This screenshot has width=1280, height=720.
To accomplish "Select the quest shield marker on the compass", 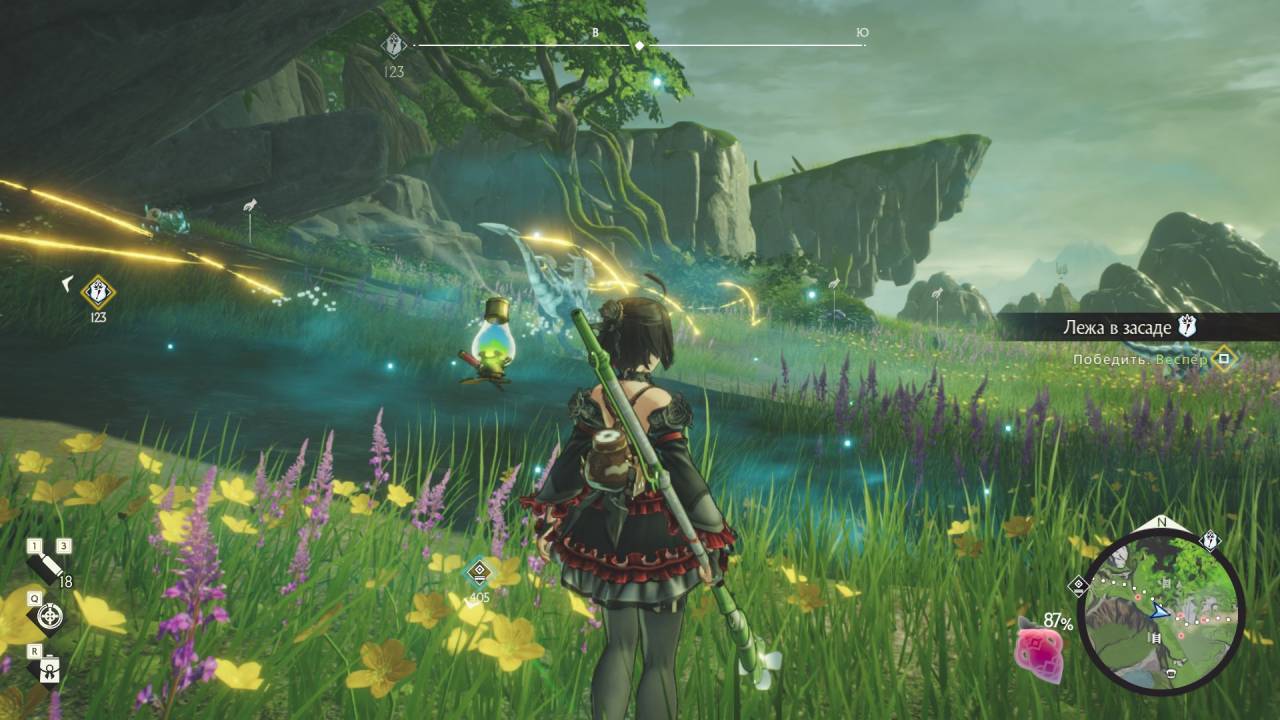I will [394, 45].
